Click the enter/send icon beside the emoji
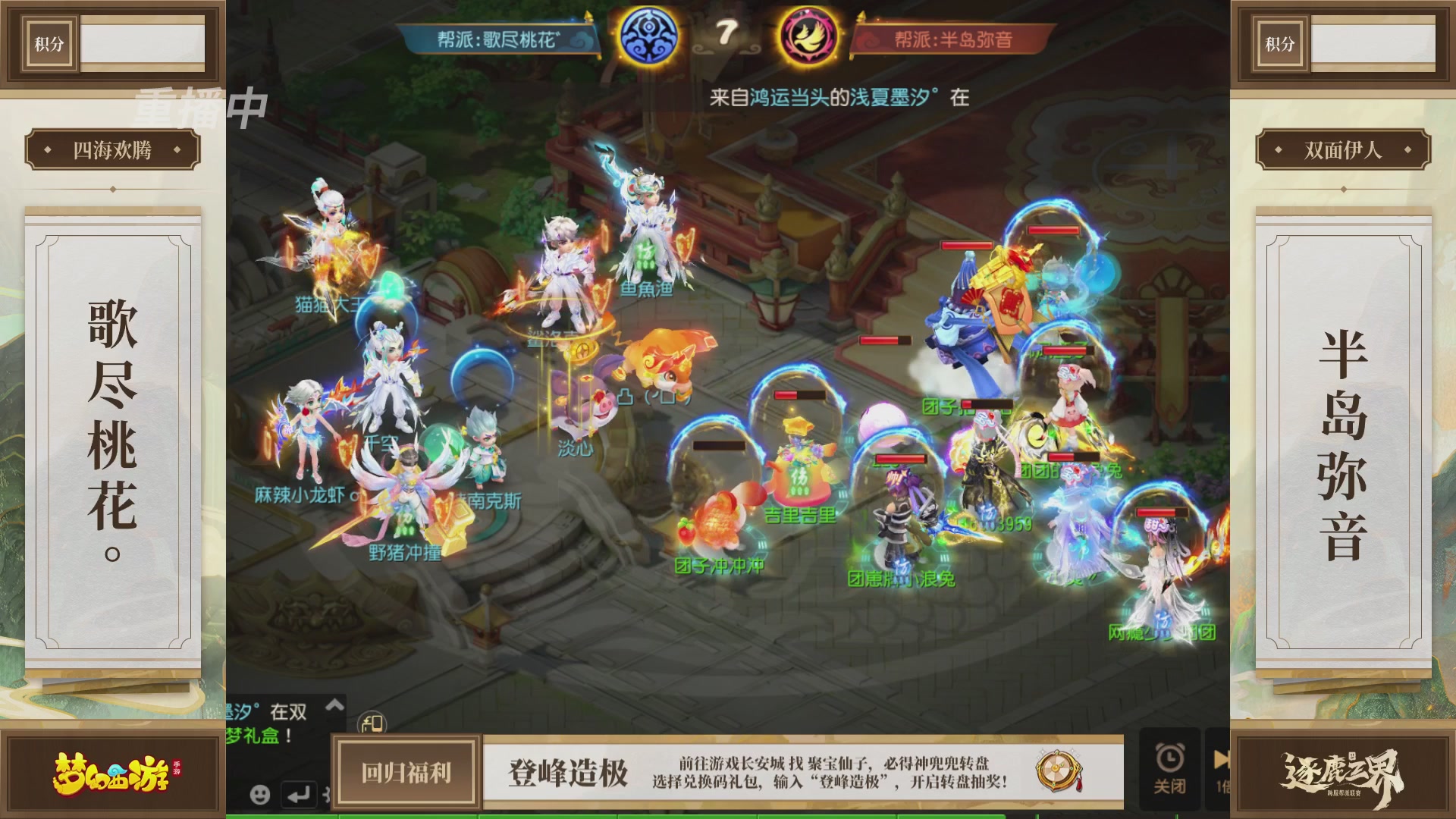The image size is (1456, 819). tap(301, 795)
